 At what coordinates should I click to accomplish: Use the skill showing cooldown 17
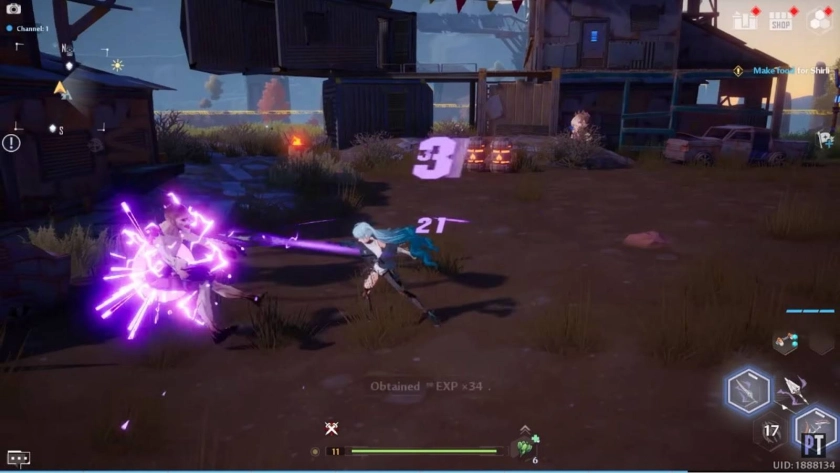point(771,432)
